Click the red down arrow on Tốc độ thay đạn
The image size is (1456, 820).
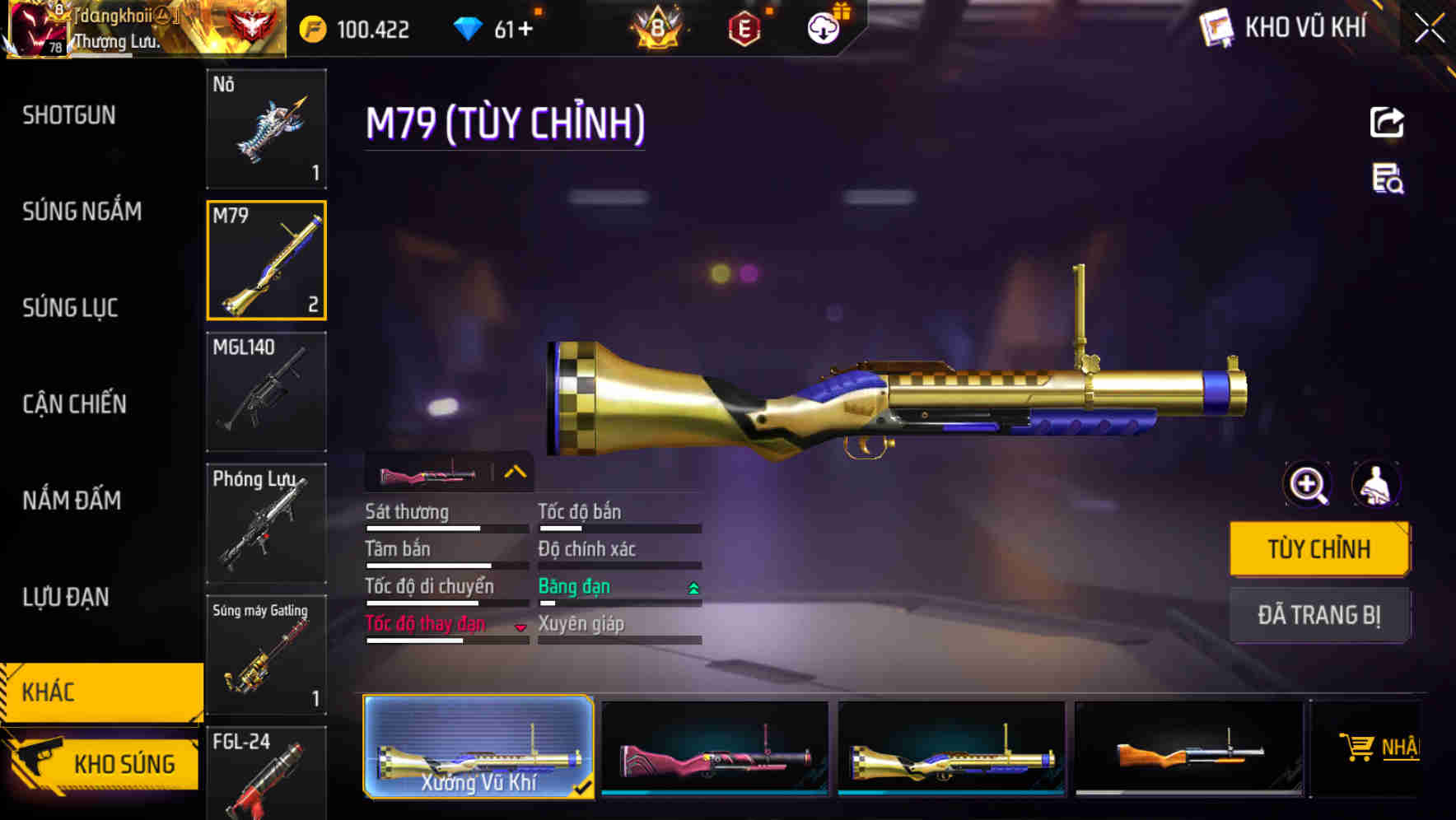point(520,627)
